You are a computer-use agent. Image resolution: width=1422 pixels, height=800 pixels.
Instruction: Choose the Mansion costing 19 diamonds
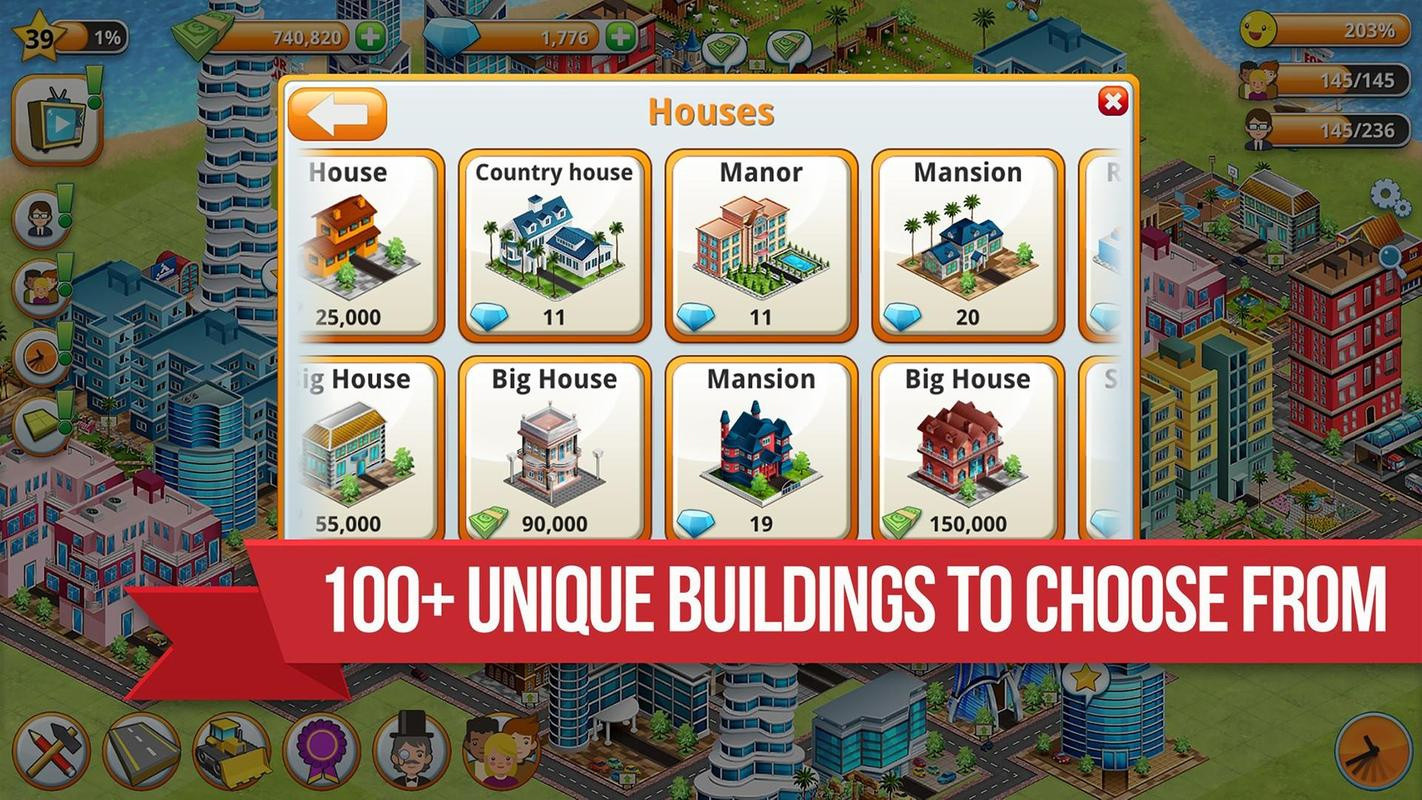pos(761,450)
